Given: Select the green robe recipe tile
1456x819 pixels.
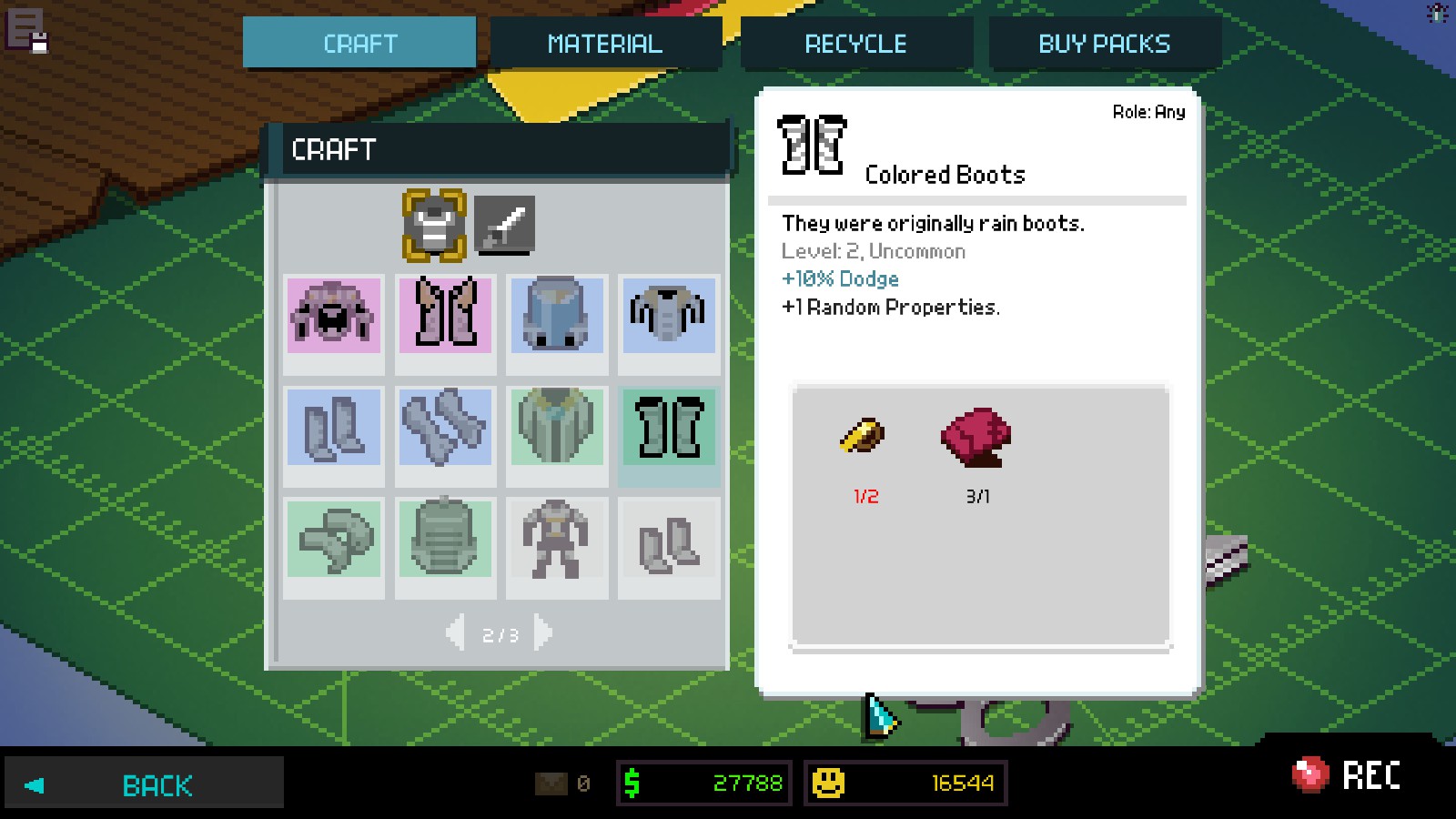Looking at the screenshot, I should (x=557, y=427).
